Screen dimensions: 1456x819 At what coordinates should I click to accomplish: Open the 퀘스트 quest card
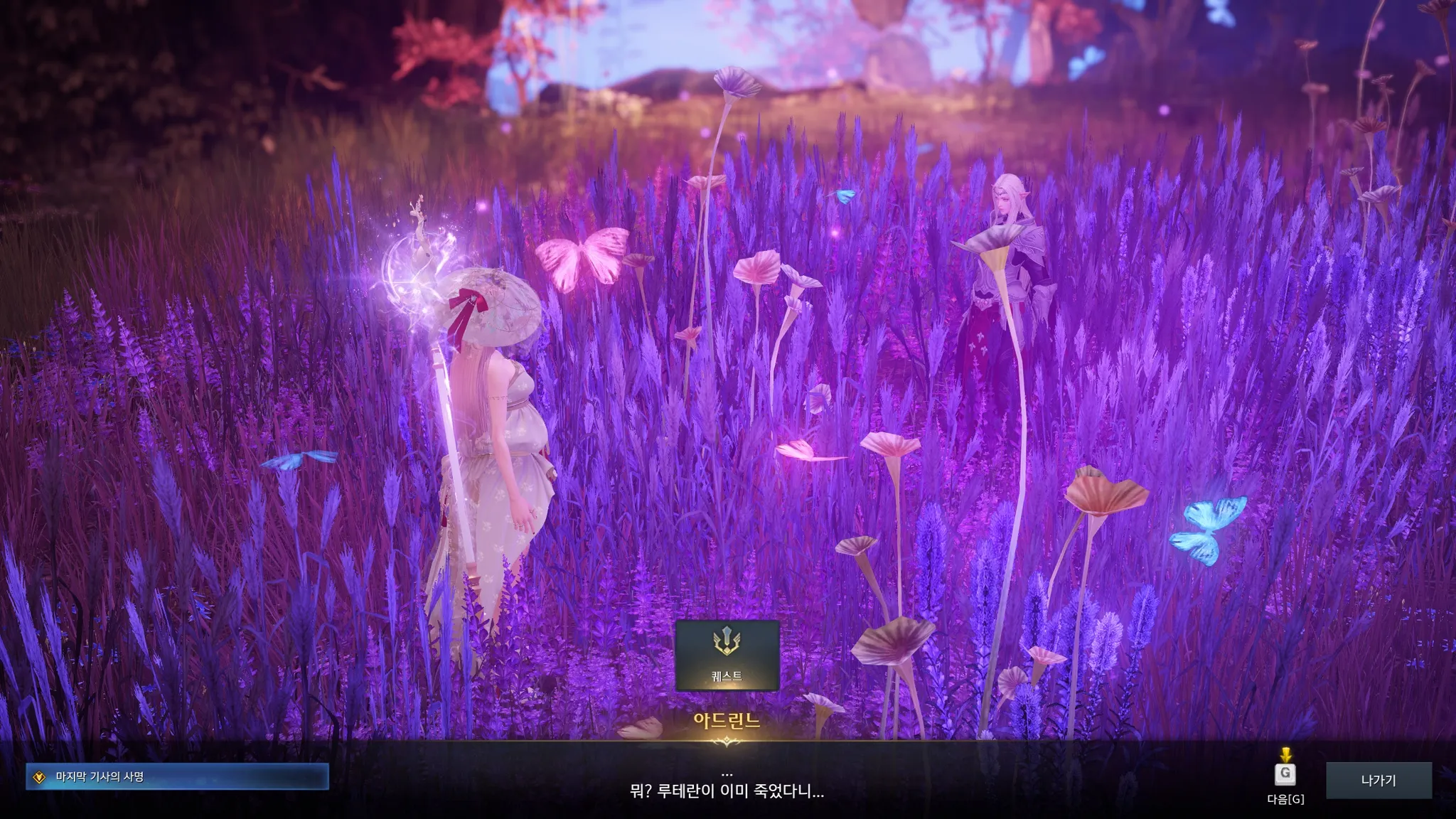click(727, 655)
